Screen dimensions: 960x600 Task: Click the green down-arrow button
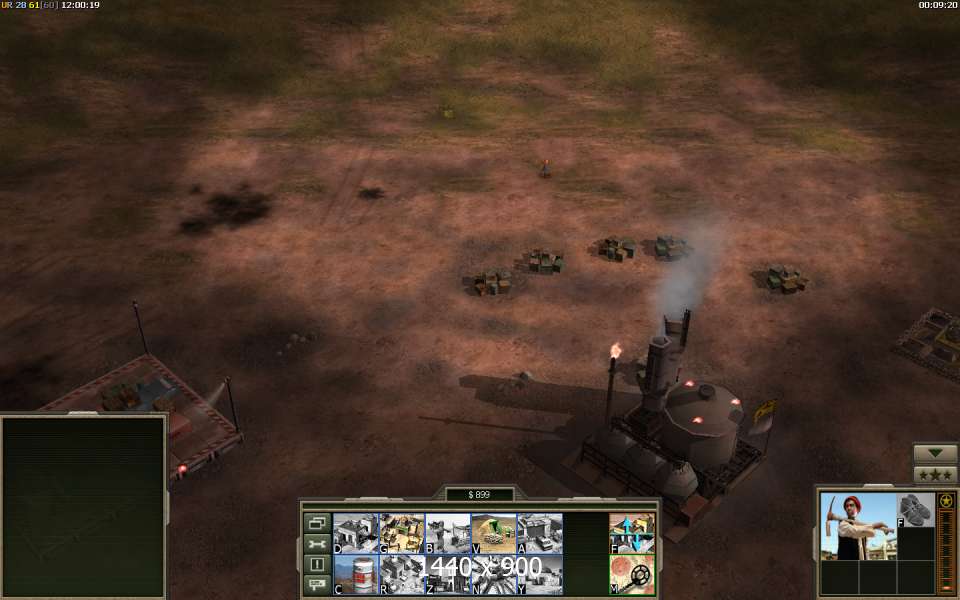[935, 453]
